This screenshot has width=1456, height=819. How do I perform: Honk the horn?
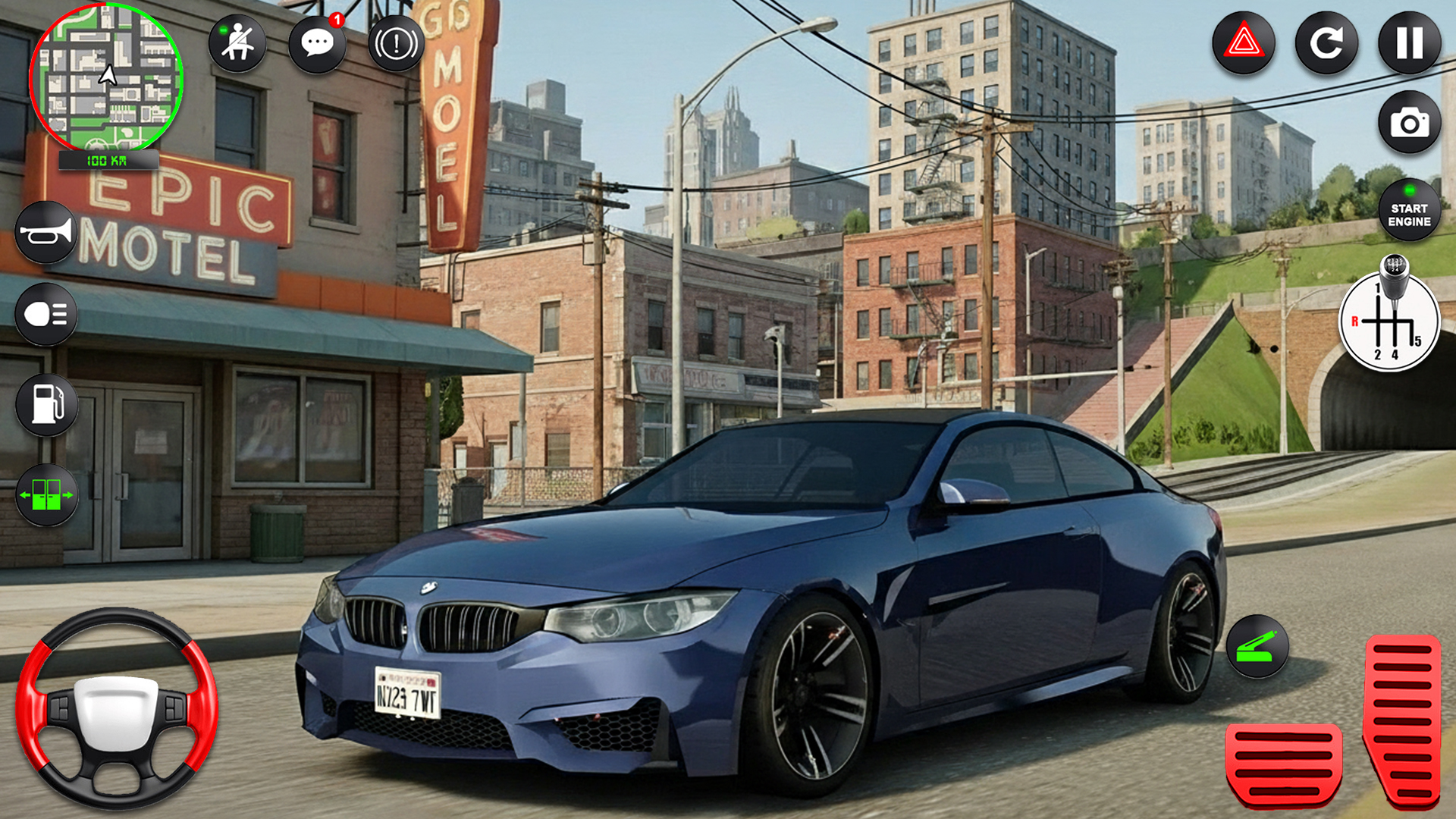[45, 232]
